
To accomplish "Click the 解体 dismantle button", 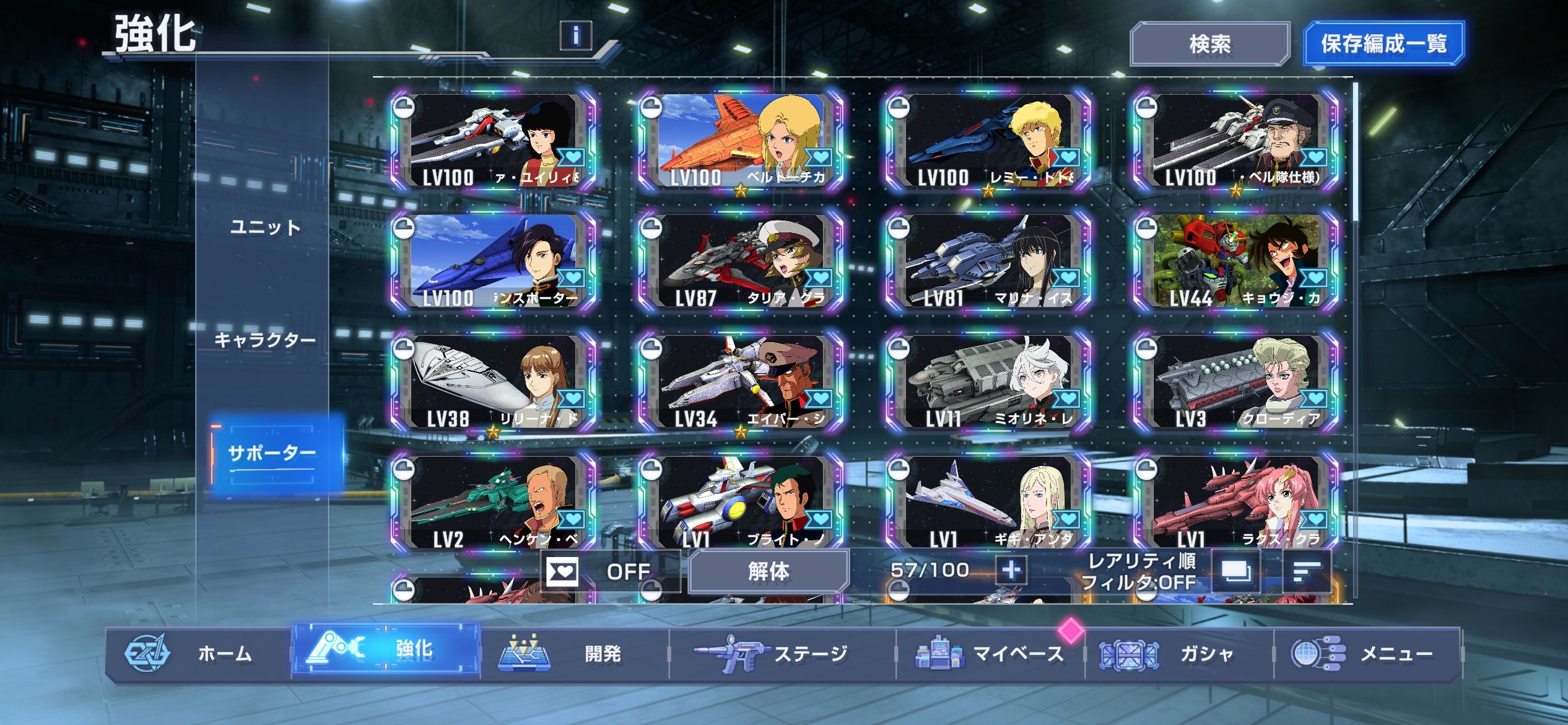I will tap(769, 571).
